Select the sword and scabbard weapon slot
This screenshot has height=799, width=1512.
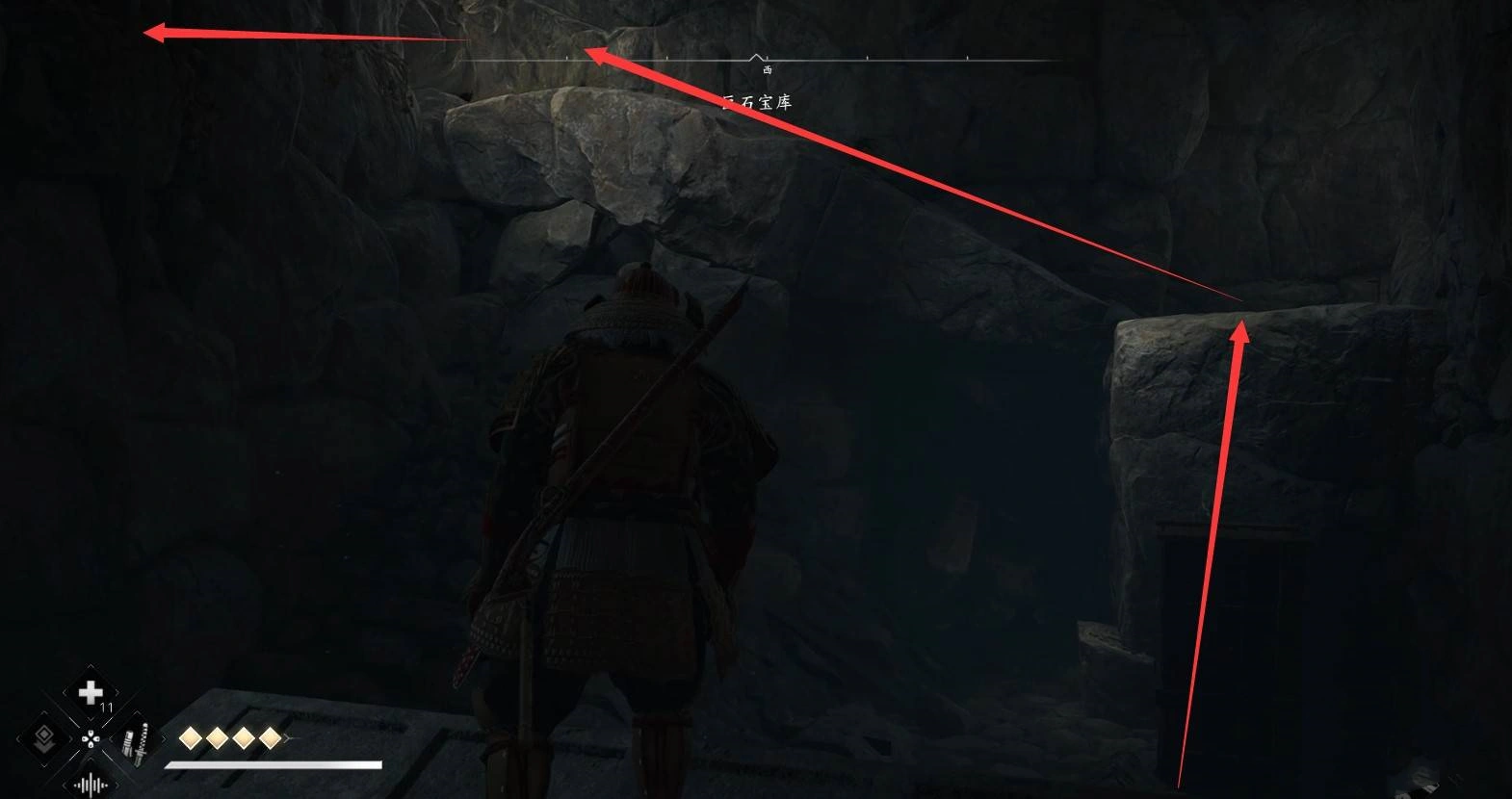coord(137,740)
